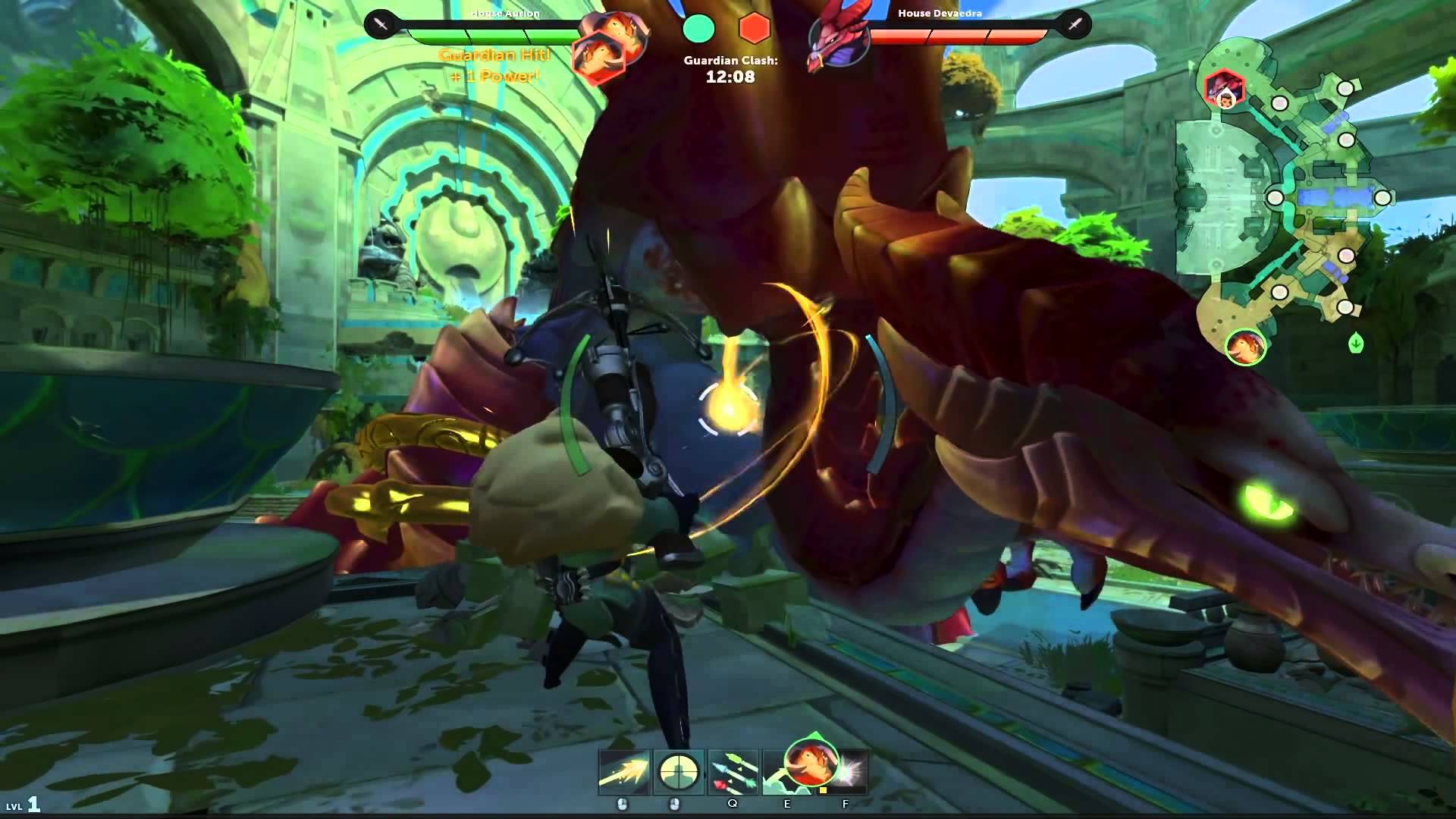
Task: Select the sniper scope aim ability
Action: [x=679, y=772]
